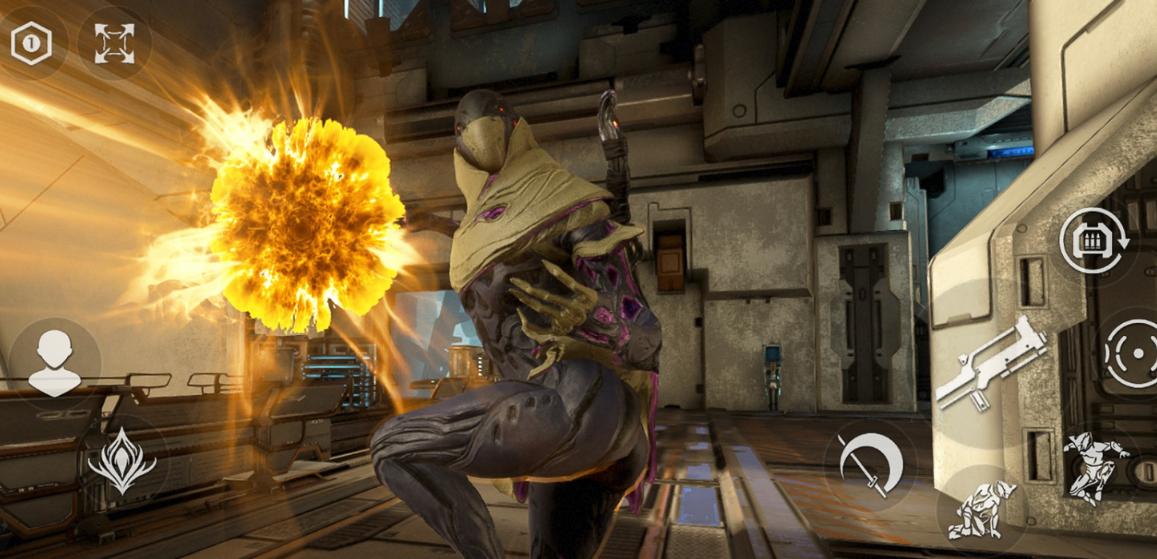This screenshot has height=559, width=1157.
Task: Activate the lotus flower ability button
Action: [122, 461]
